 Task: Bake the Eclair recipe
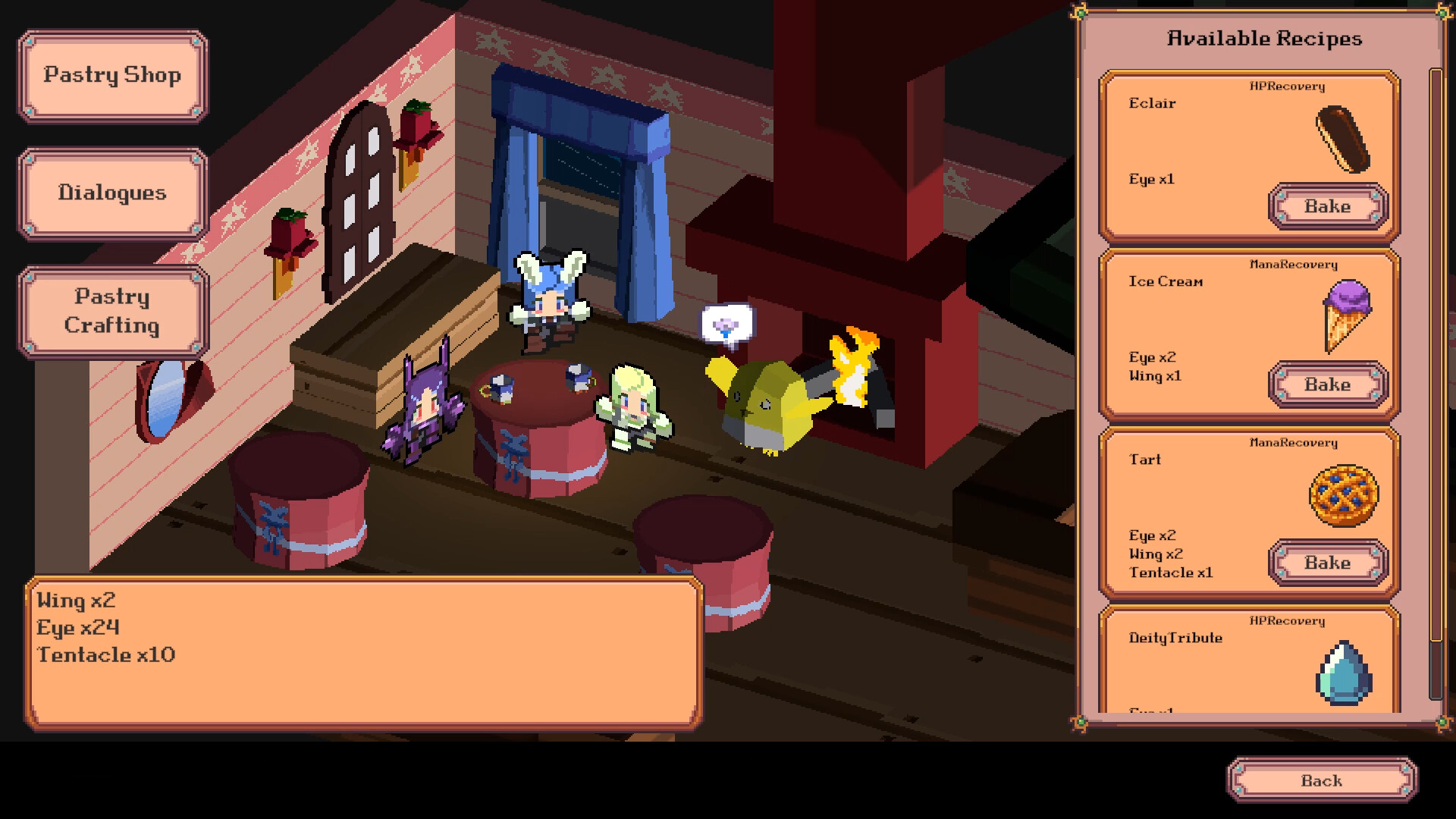[1327, 206]
